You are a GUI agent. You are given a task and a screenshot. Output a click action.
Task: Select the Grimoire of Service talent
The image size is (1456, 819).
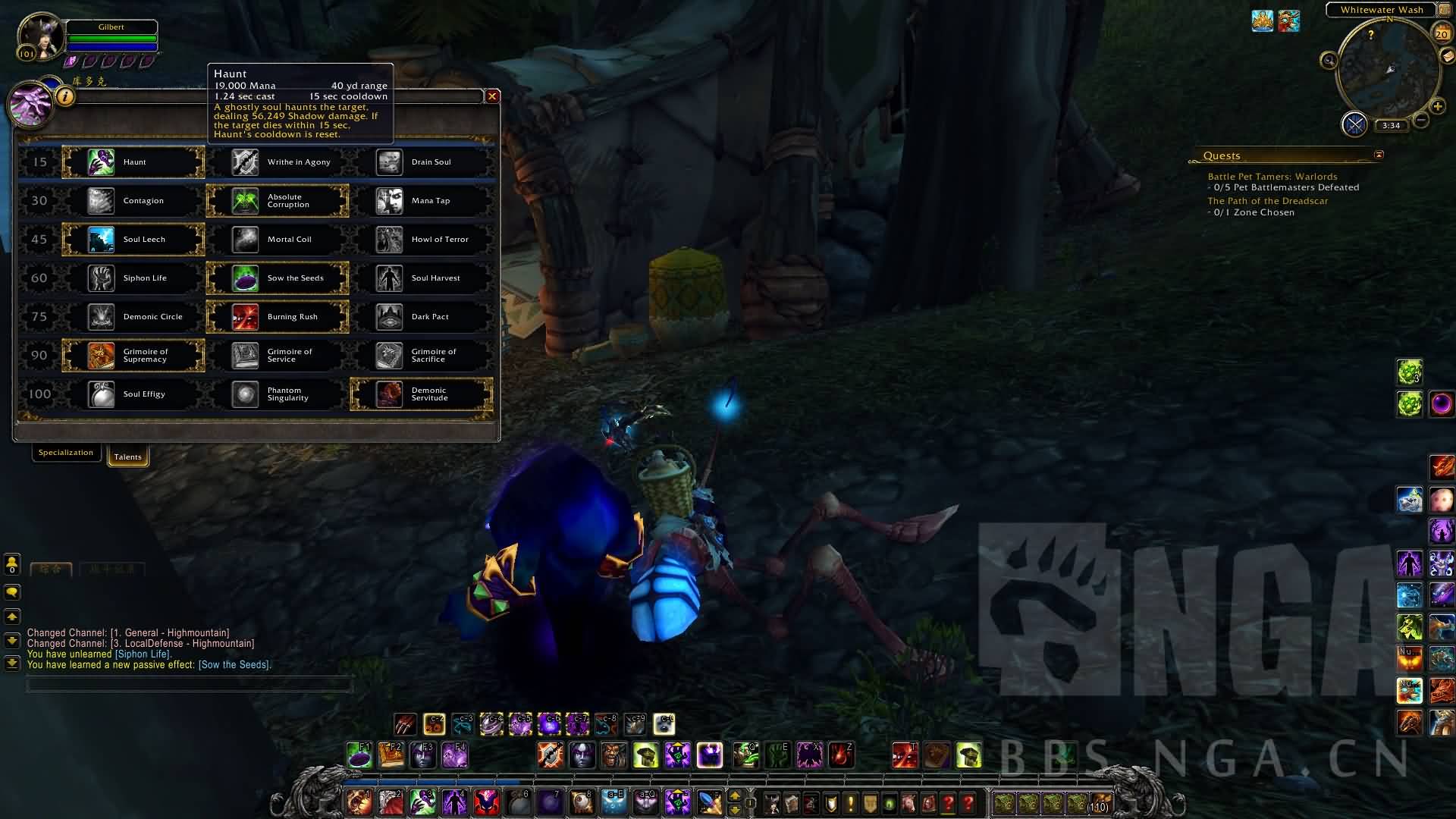[278, 356]
